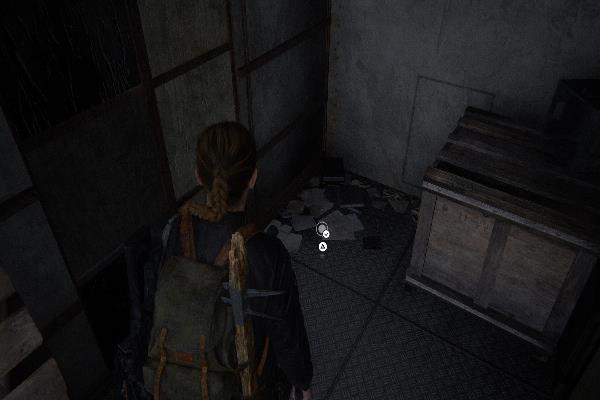600x400 pixels.
Task: Select the circular item pickup marker
Action: coord(322,229)
